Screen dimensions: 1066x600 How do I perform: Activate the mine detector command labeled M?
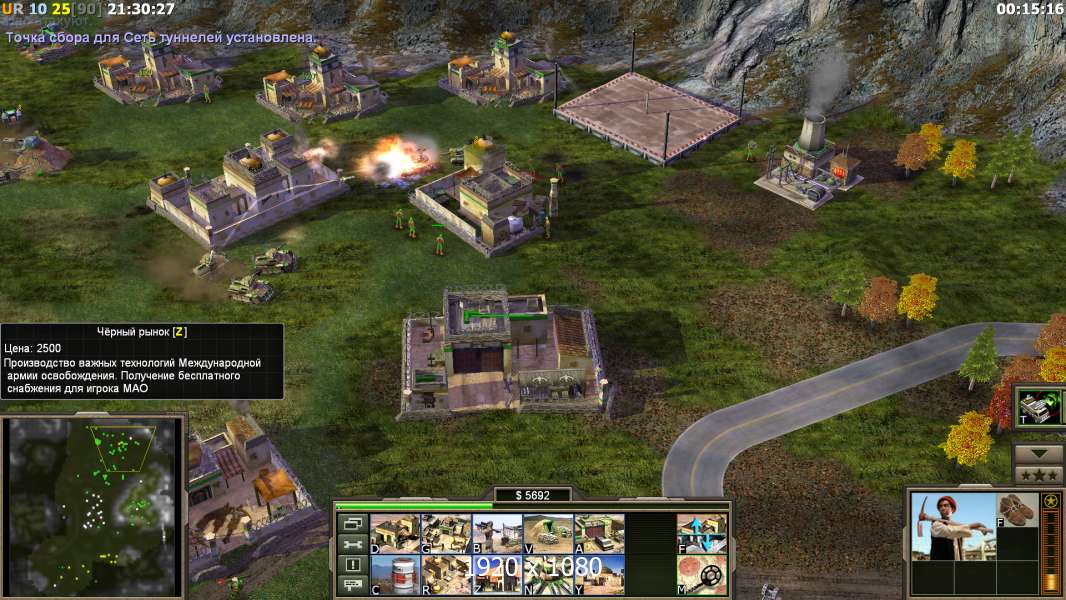702,574
